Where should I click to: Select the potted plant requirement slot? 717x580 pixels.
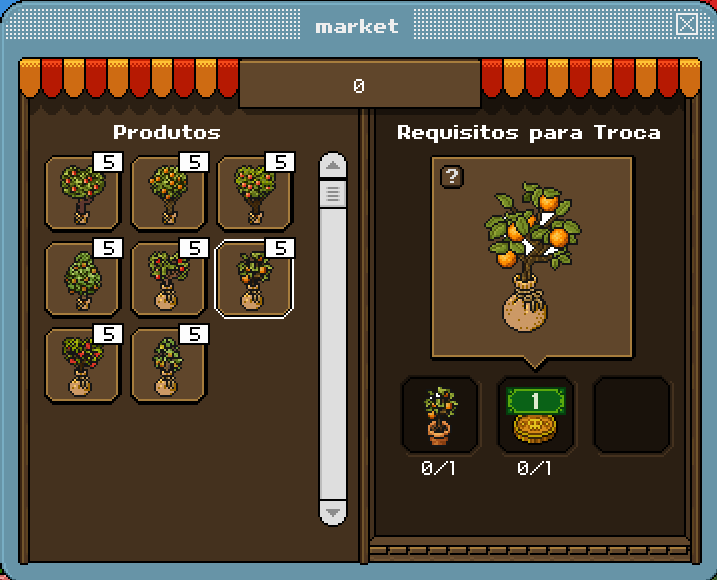coord(440,415)
